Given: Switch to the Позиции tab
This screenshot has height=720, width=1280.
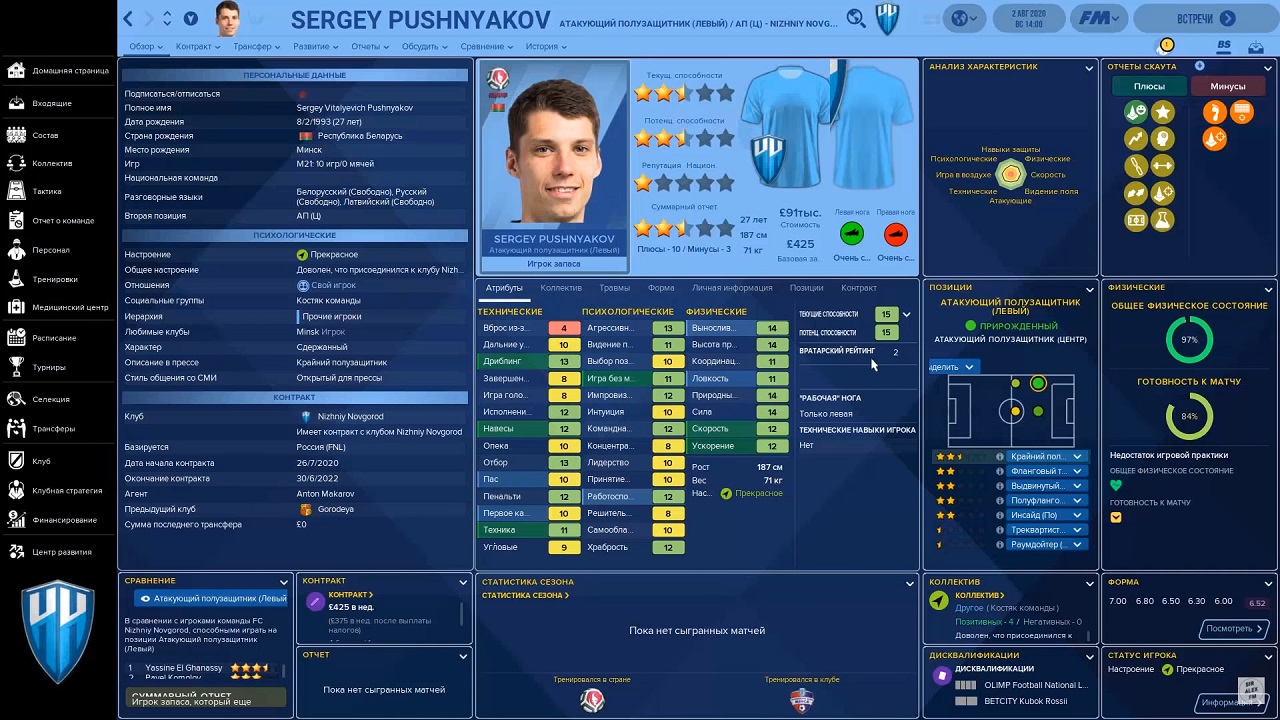Looking at the screenshot, I should tap(806, 288).
